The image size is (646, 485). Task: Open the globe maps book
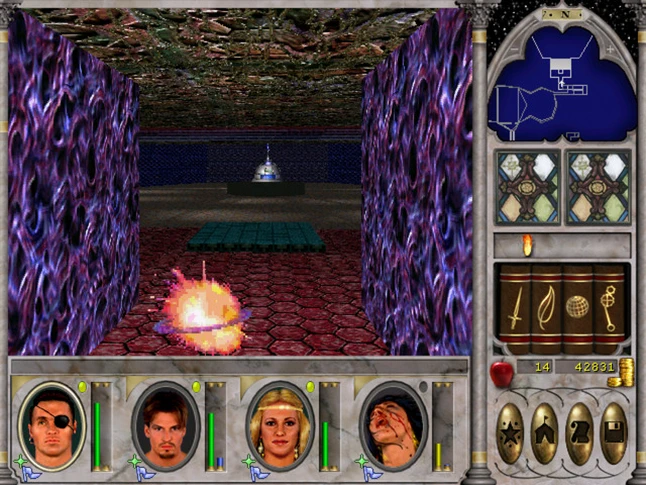pyautogui.click(x=577, y=307)
